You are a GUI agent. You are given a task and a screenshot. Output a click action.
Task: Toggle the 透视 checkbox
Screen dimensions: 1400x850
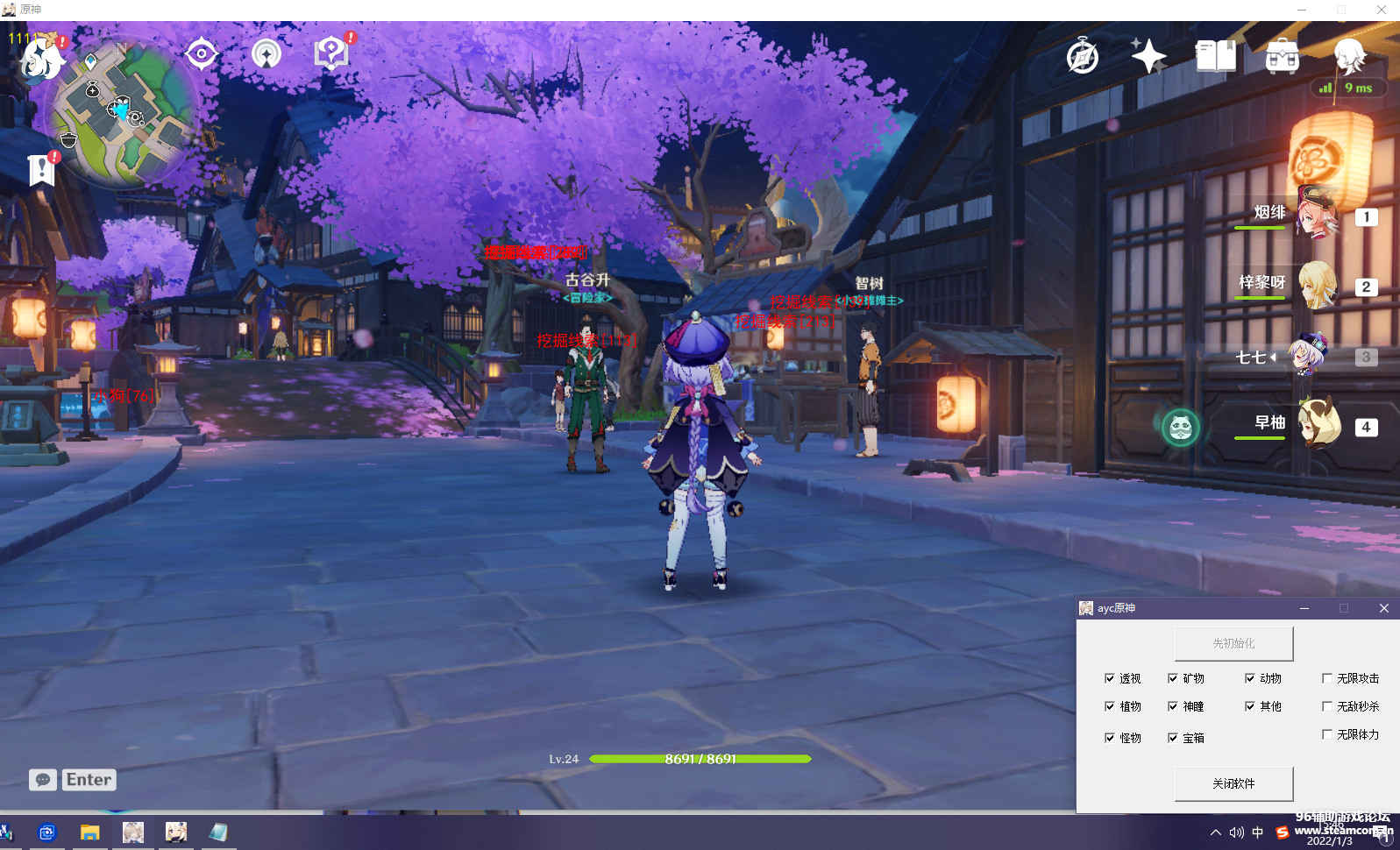(x=1110, y=678)
